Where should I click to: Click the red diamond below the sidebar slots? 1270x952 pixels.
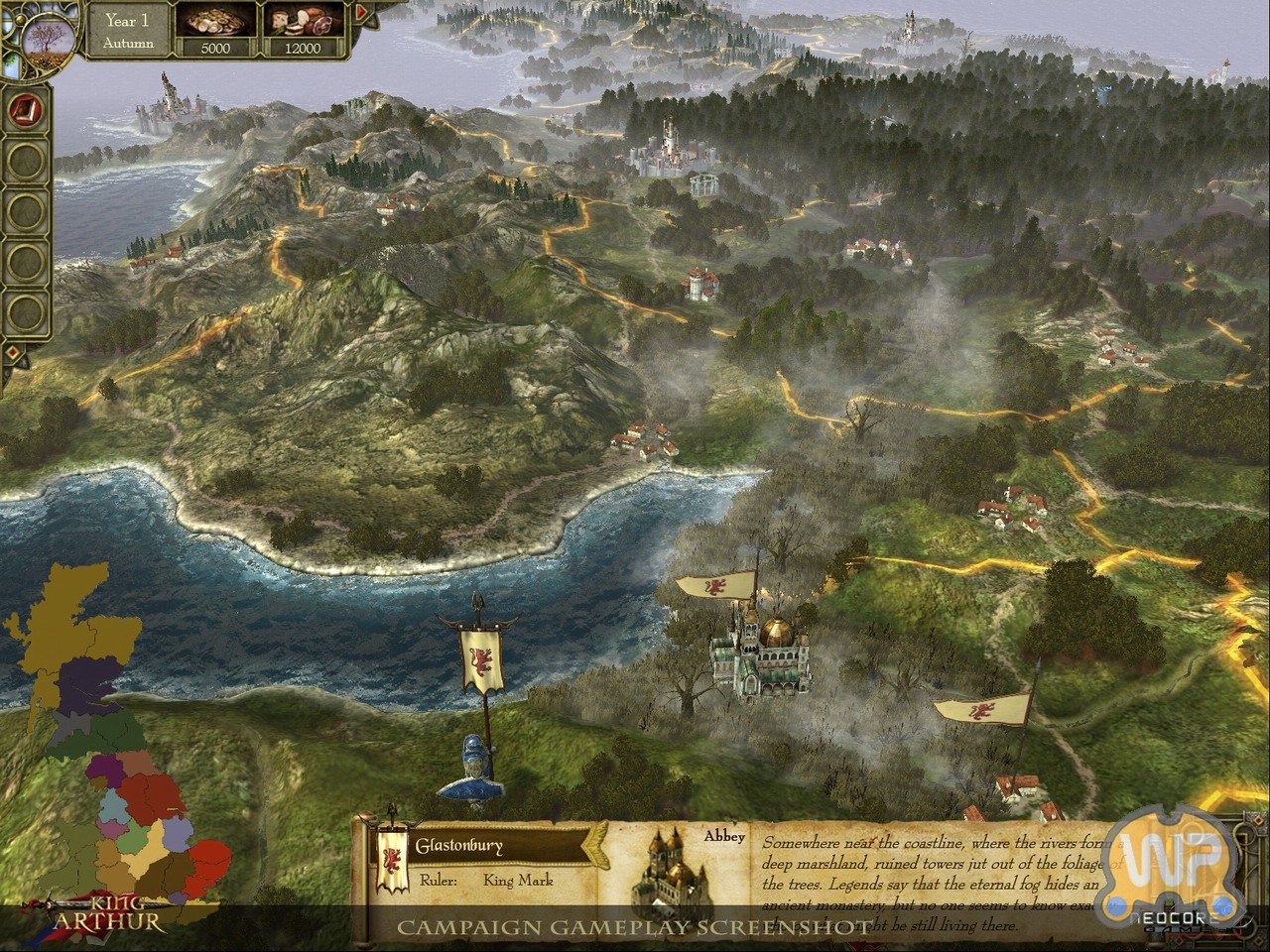coord(12,352)
